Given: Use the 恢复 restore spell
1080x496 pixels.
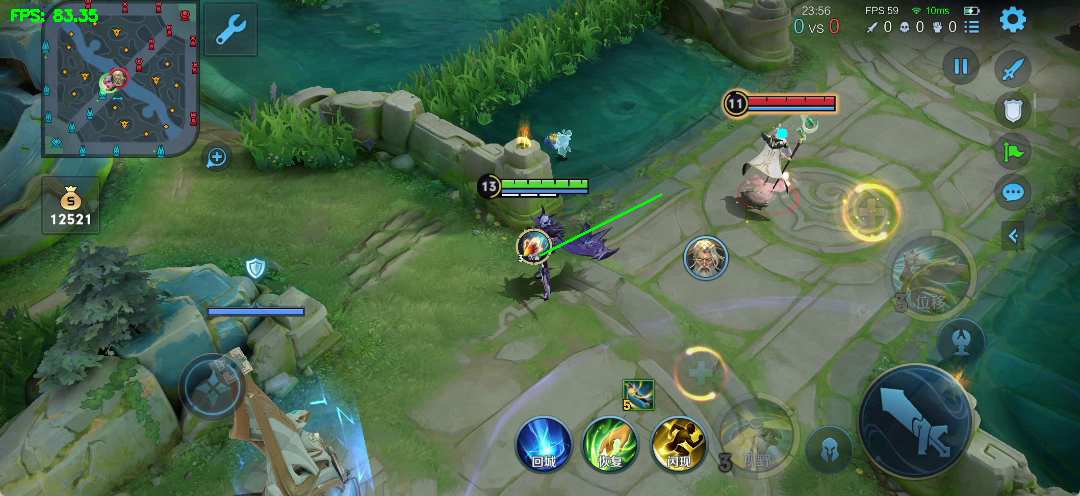Looking at the screenshot, I should pyautogui.click(x=611, y=444).
